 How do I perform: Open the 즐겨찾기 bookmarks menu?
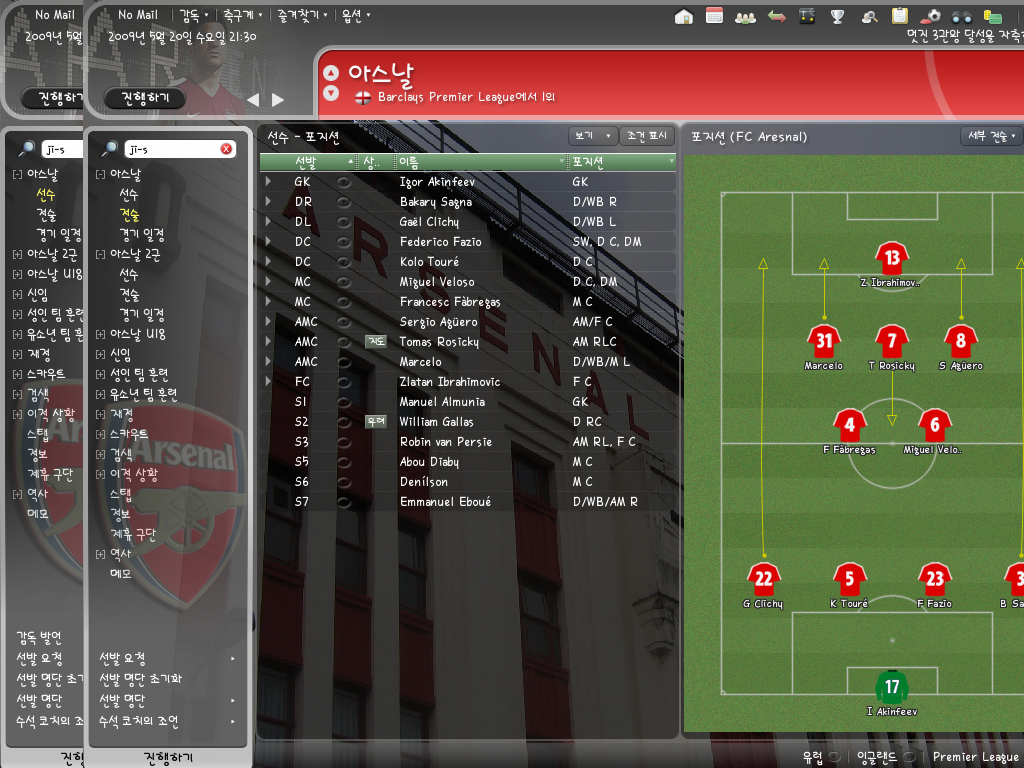point(299,15)
